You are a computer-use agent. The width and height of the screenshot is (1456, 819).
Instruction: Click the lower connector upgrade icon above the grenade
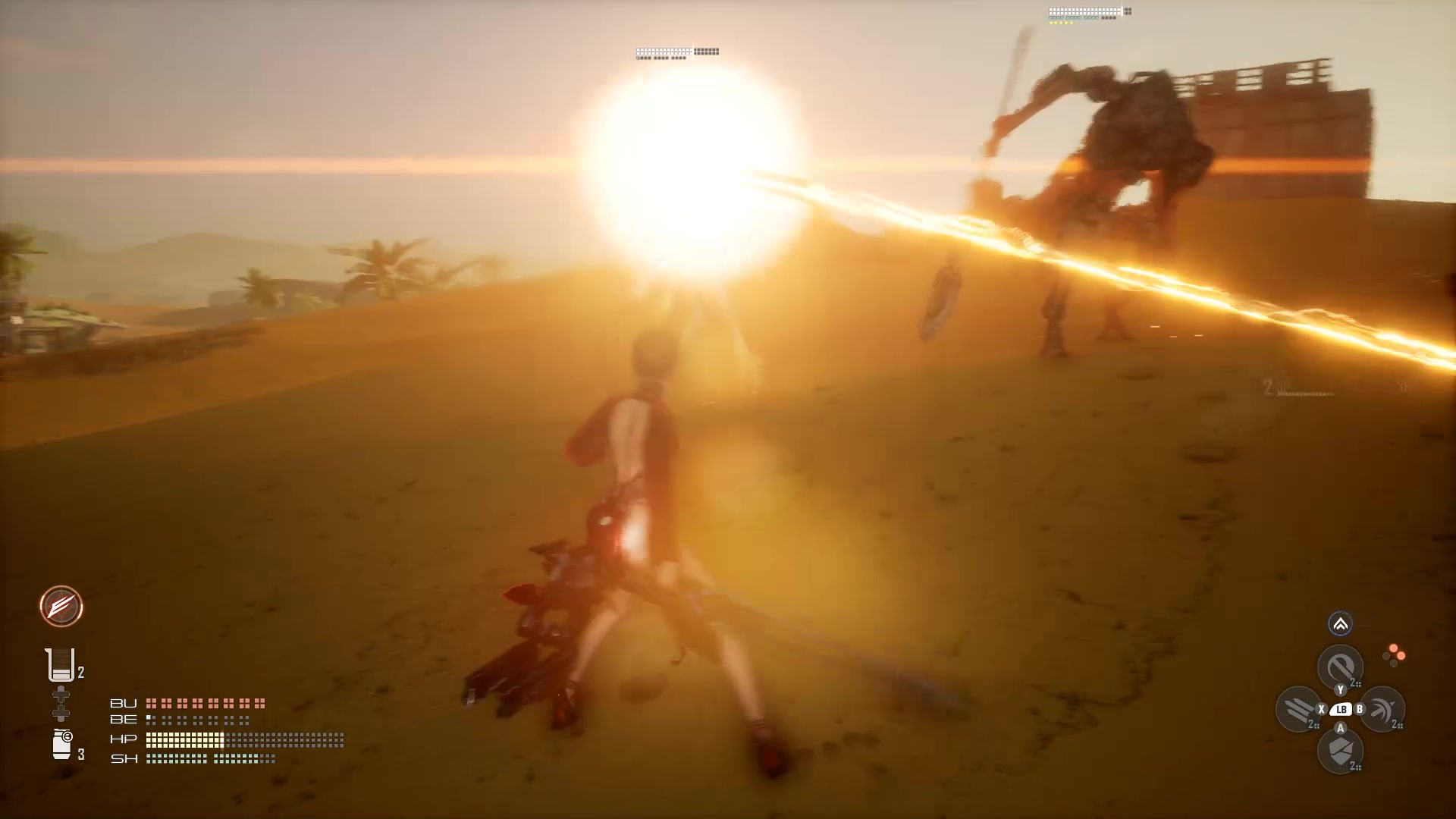pos(61,713)
